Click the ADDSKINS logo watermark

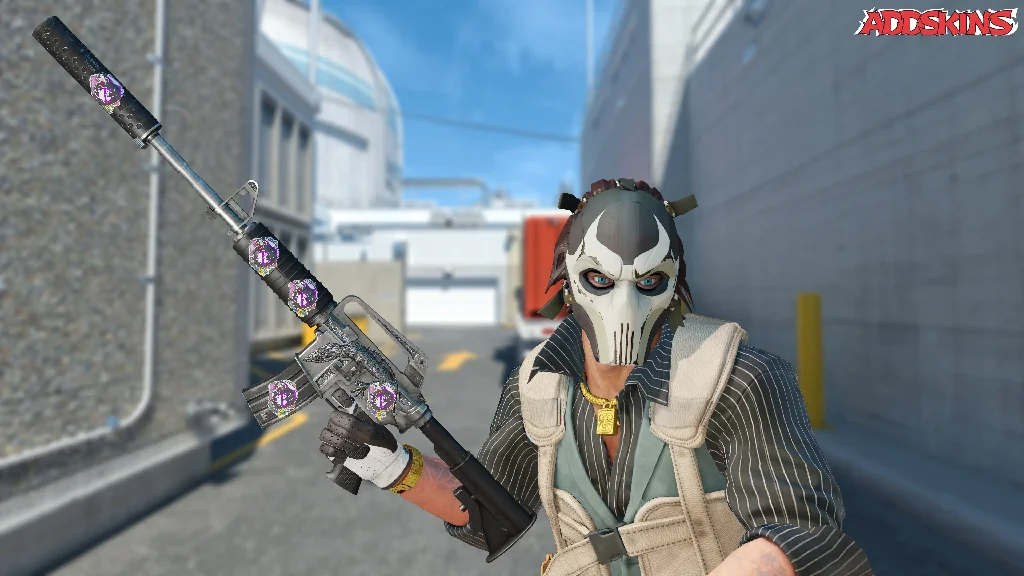click(937, 23)
